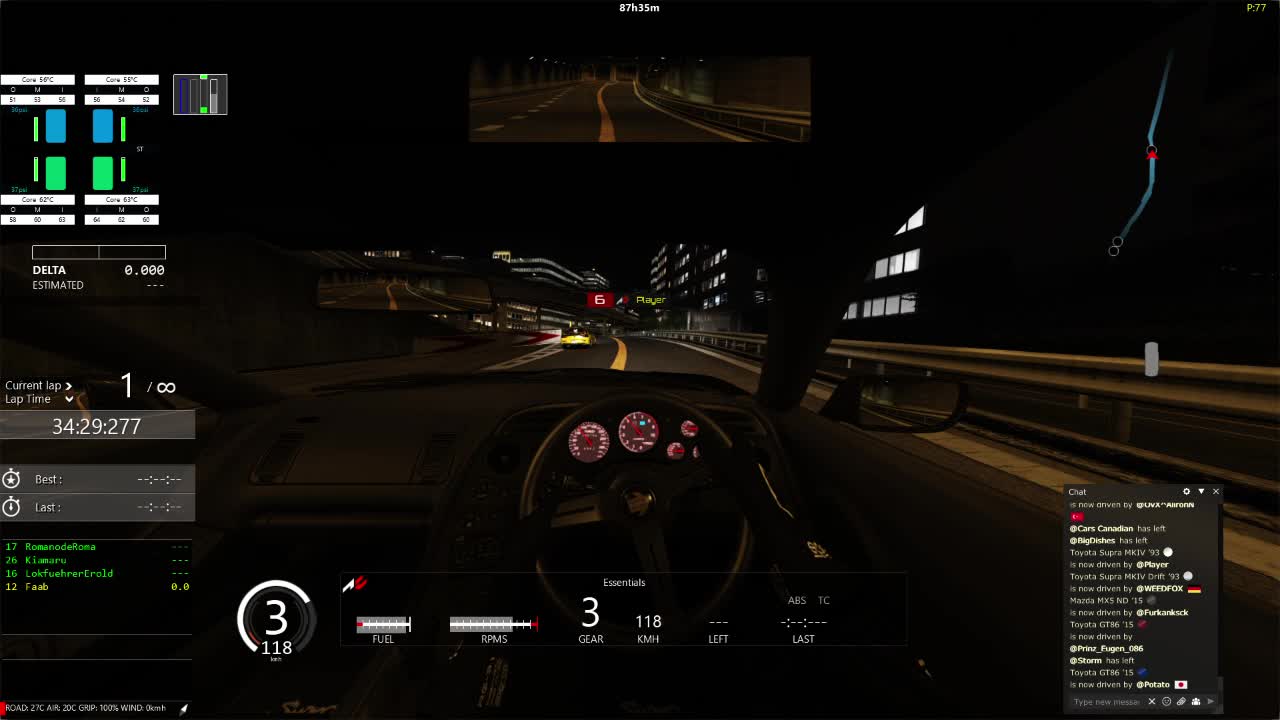1280x720 pixels.
Task: Click the chat attachment paperclip icon
Action: tap(1181, 702)
